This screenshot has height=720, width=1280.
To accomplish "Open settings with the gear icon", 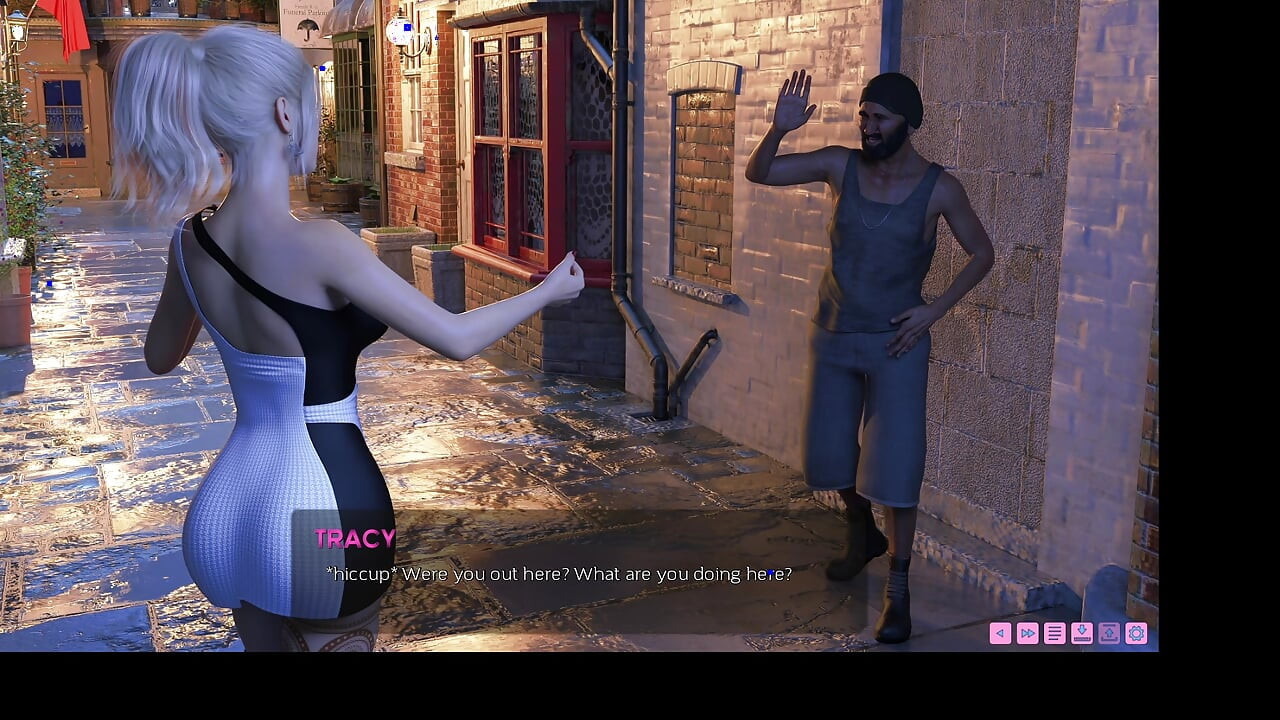I will point(1136,633).
